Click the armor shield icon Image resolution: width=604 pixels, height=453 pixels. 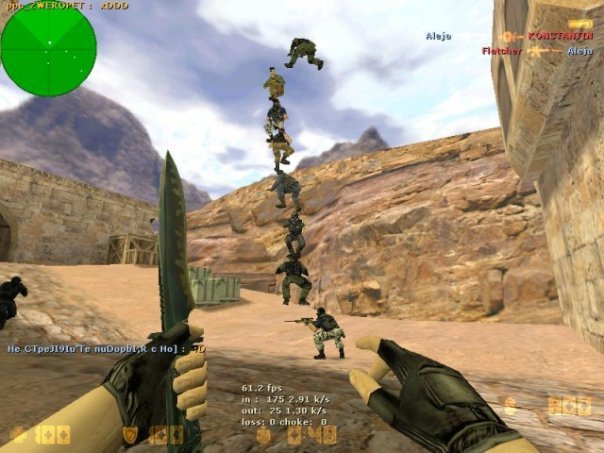(x=130, y=435)
